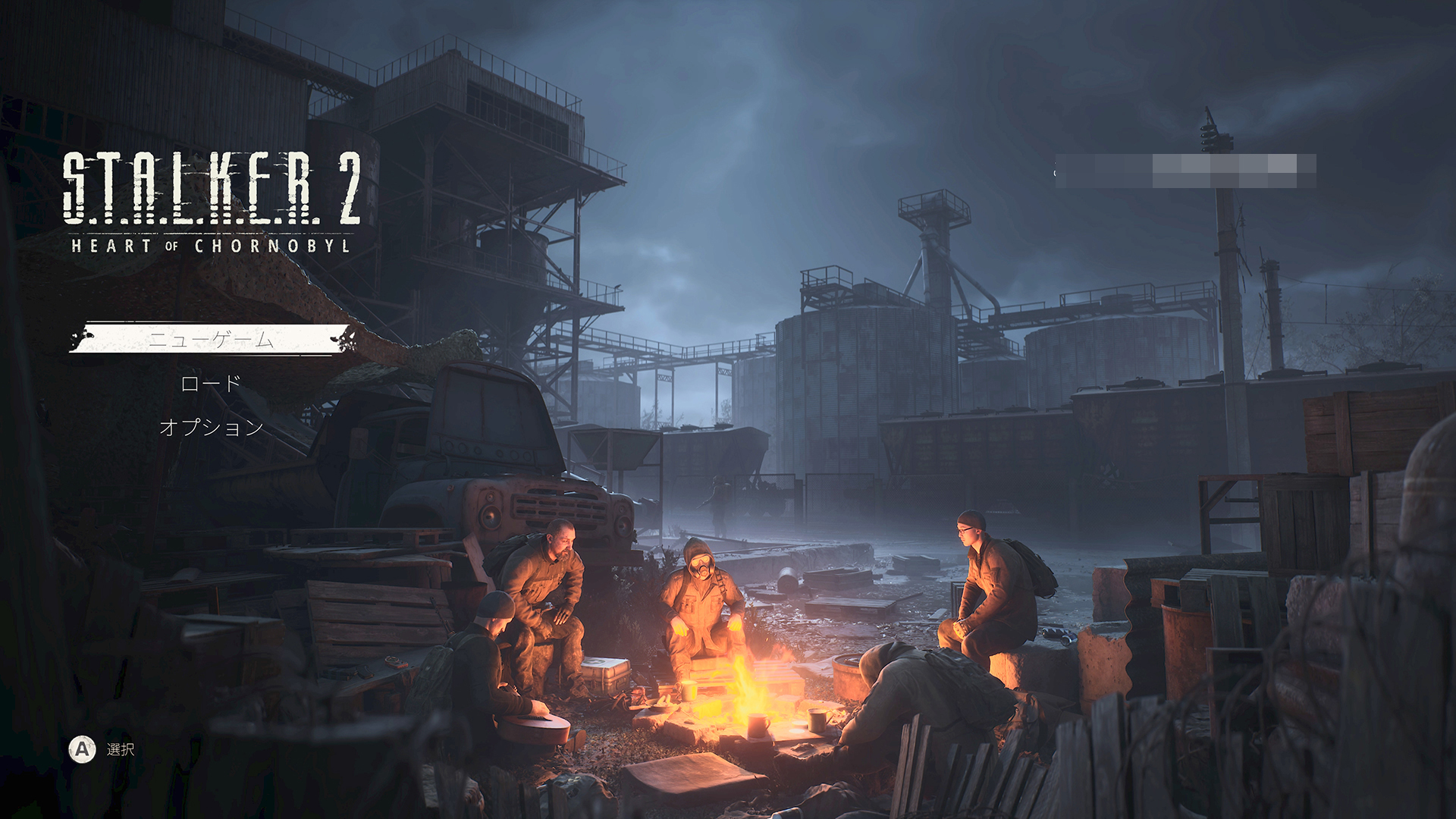Start a new game with ニューゲーム

211,339
